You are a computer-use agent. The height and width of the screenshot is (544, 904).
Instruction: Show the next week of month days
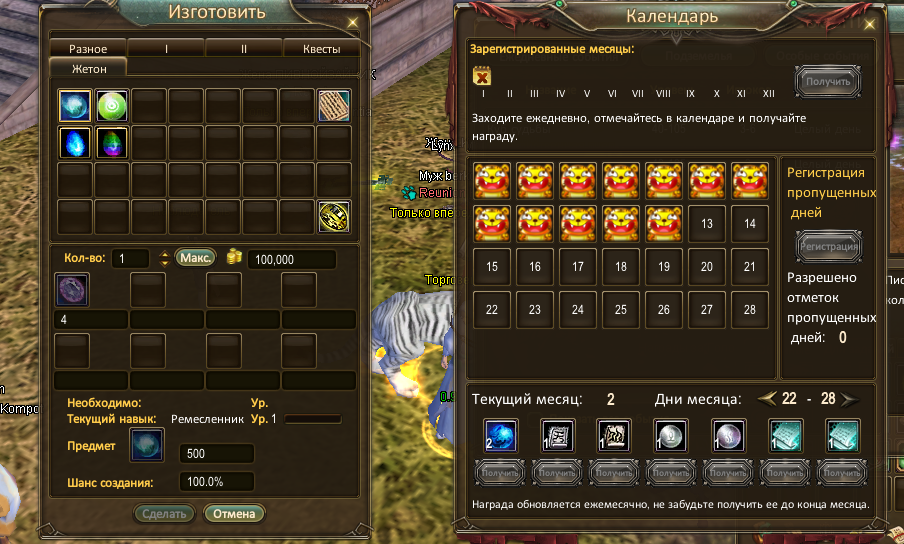pos(849,399)
